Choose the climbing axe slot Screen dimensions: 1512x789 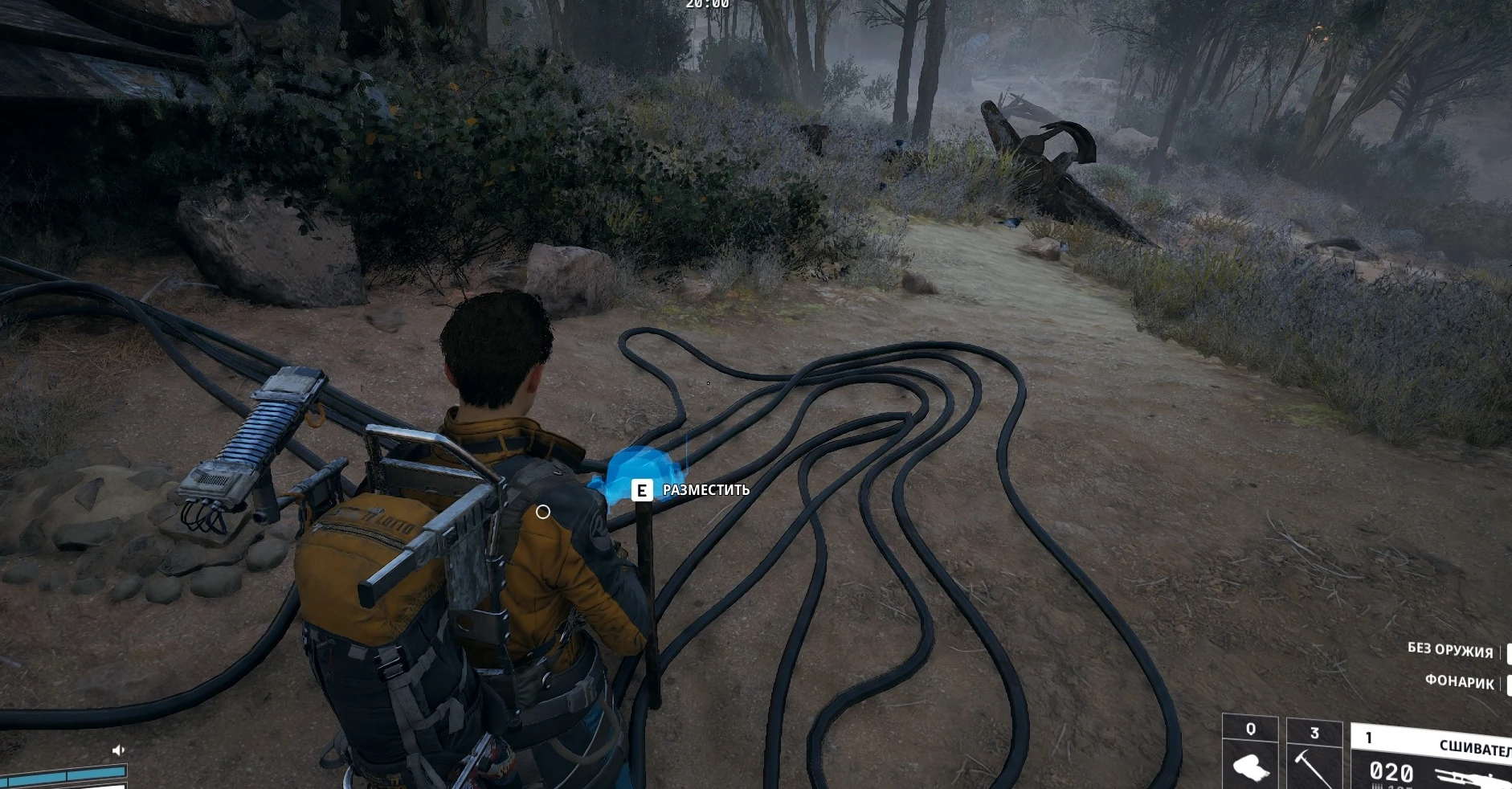click(1314, 757)
